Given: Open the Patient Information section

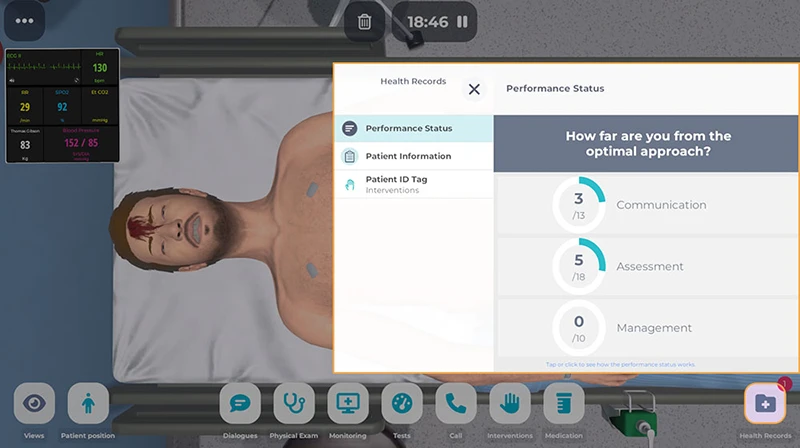Looking at the screenshot, I should coord(413,156).
